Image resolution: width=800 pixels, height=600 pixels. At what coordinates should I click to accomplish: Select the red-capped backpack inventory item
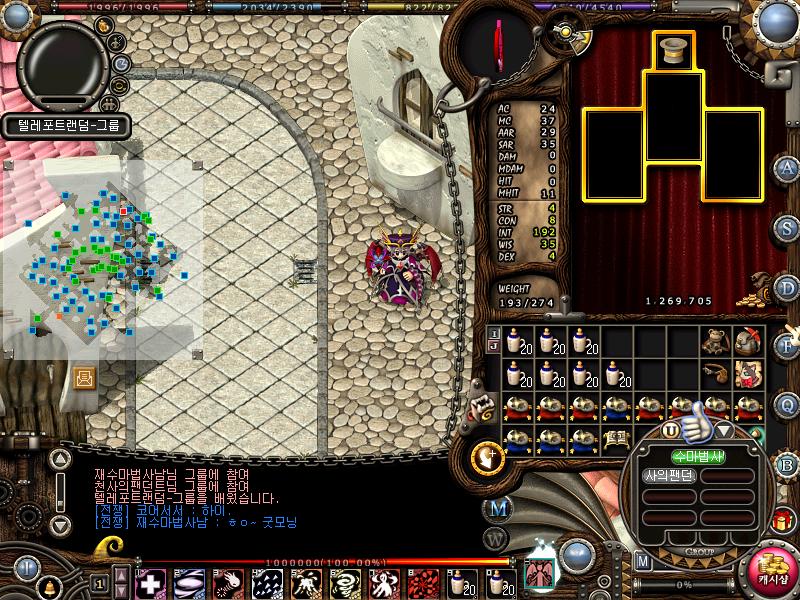pyautogui.click(x=747, y=341)
